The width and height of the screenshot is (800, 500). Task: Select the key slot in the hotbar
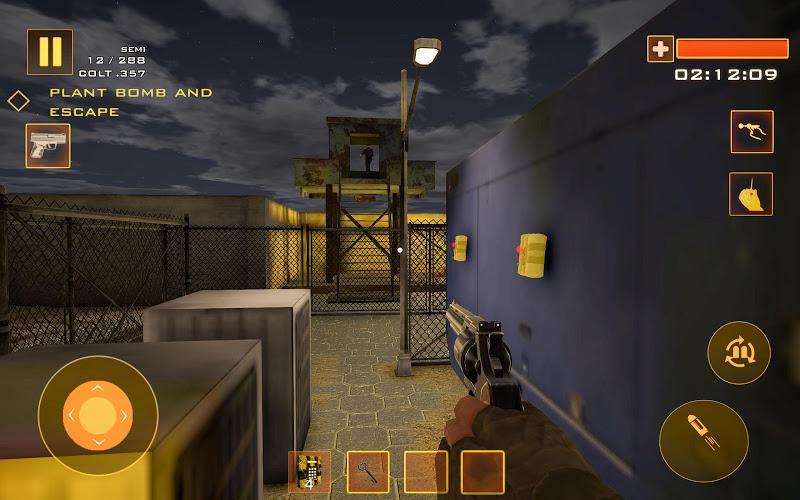(368, 471)
